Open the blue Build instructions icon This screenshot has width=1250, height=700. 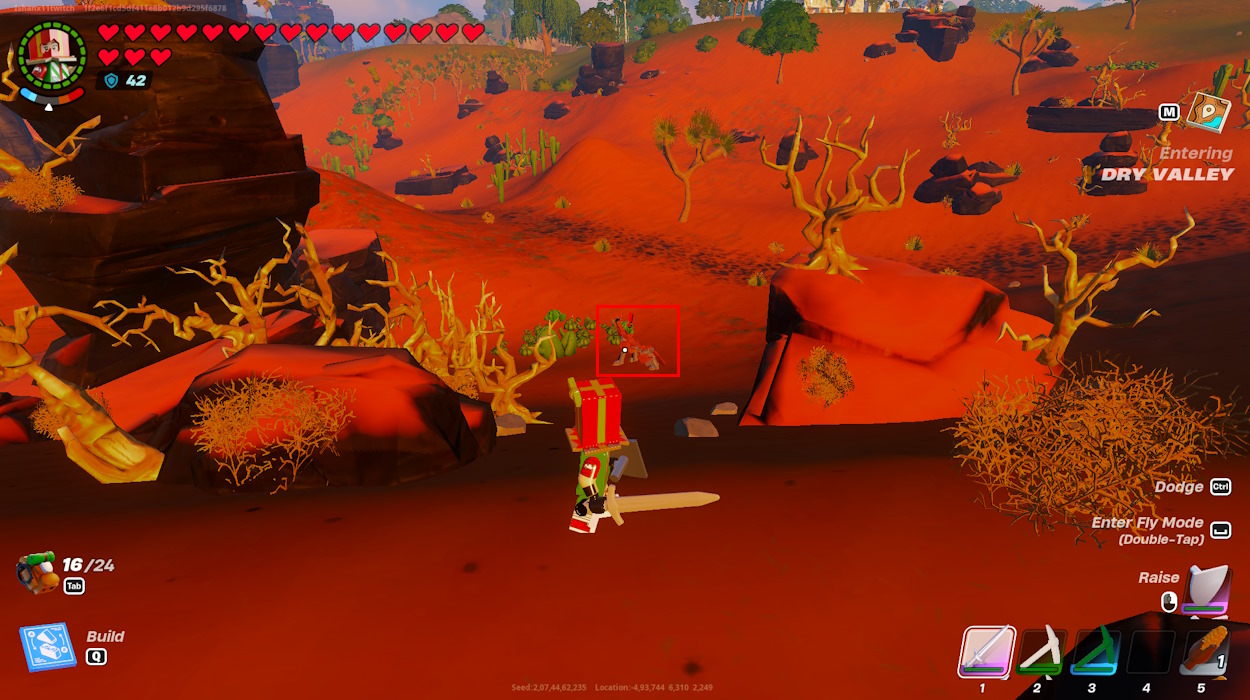(48, 647)
